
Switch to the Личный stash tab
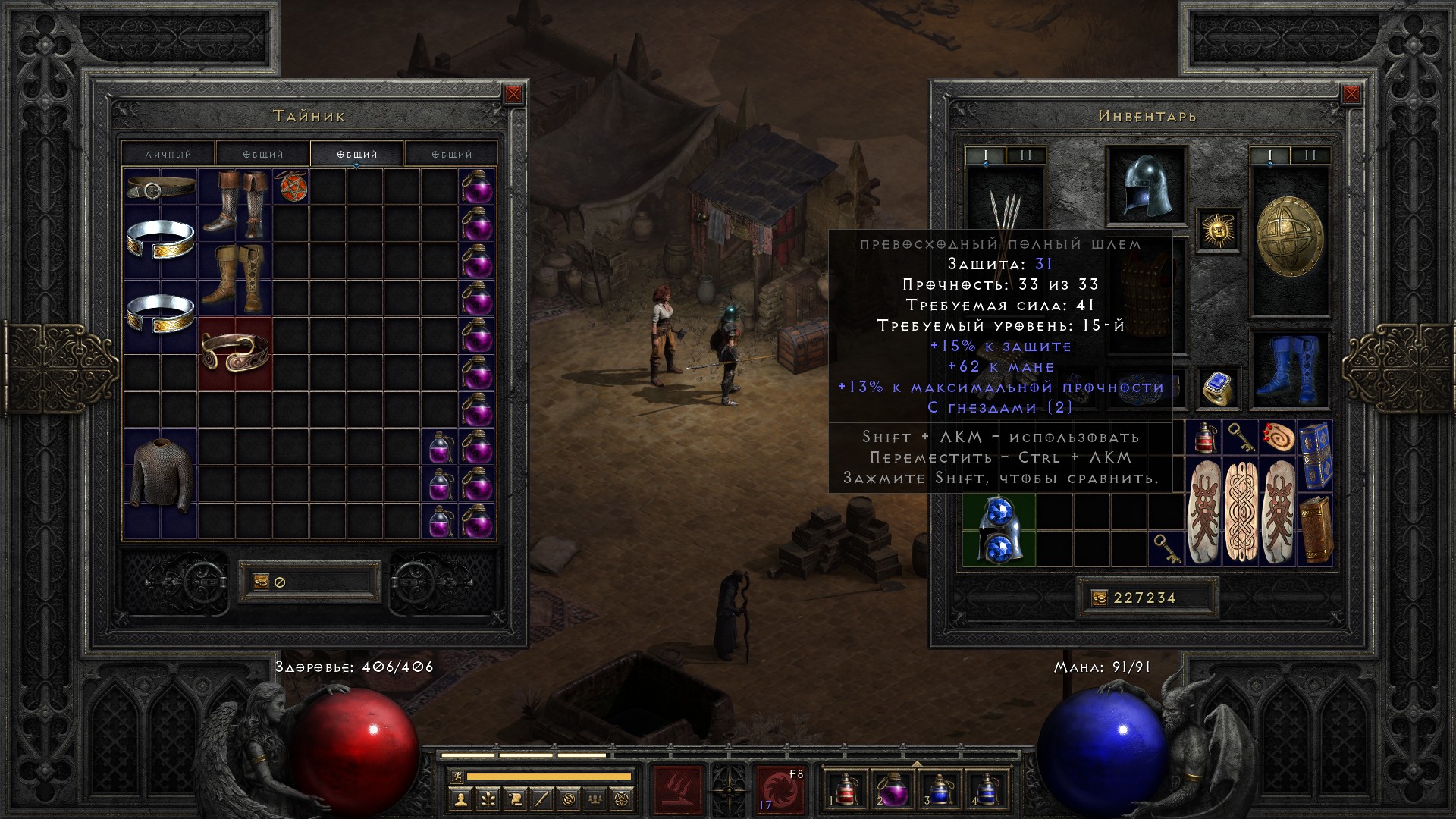click(x=168, y=154)
